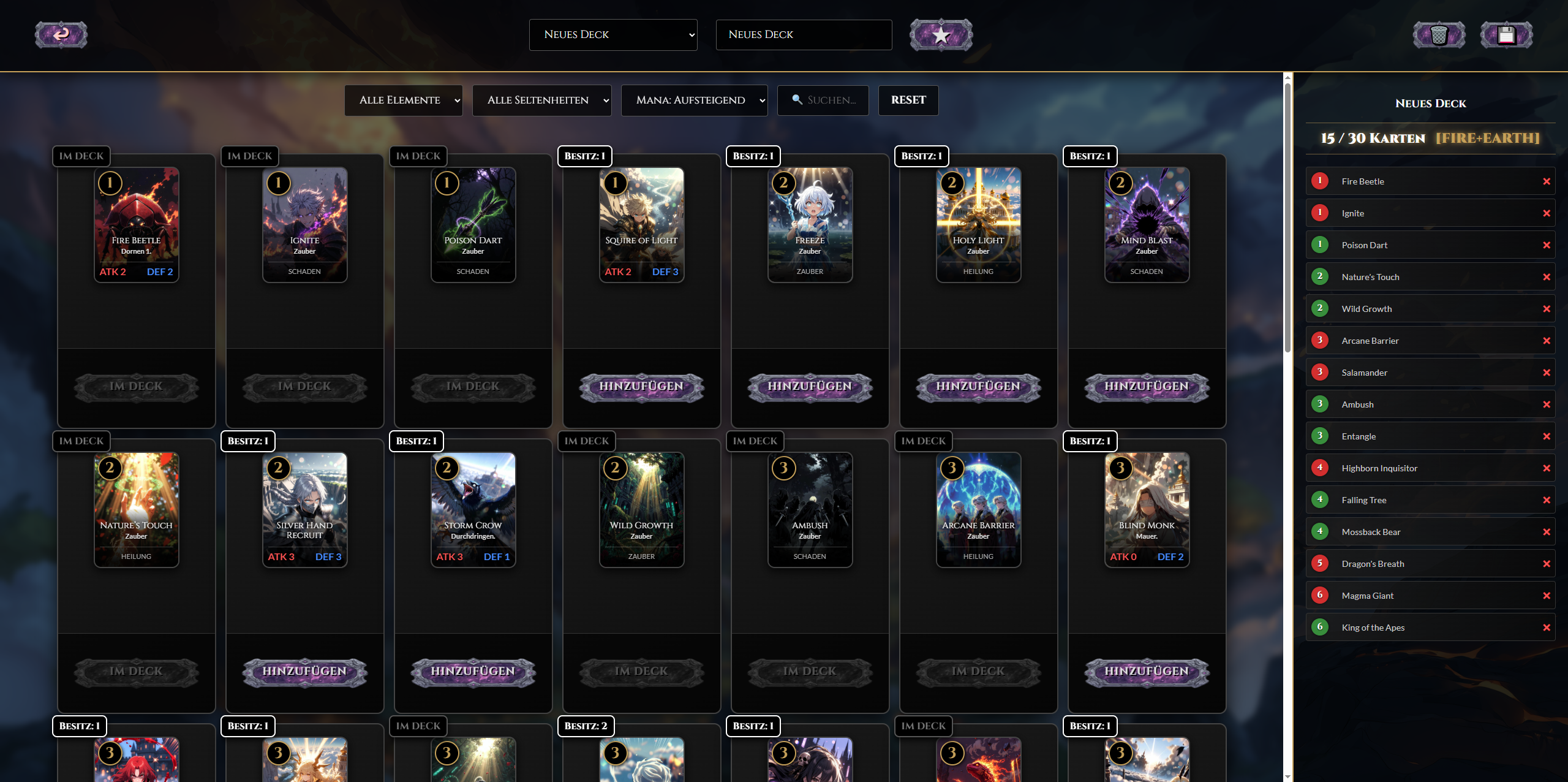Remove King of the Apes via its X icon
This screenshot has height=782, width=1568.
click(1547, 627)
